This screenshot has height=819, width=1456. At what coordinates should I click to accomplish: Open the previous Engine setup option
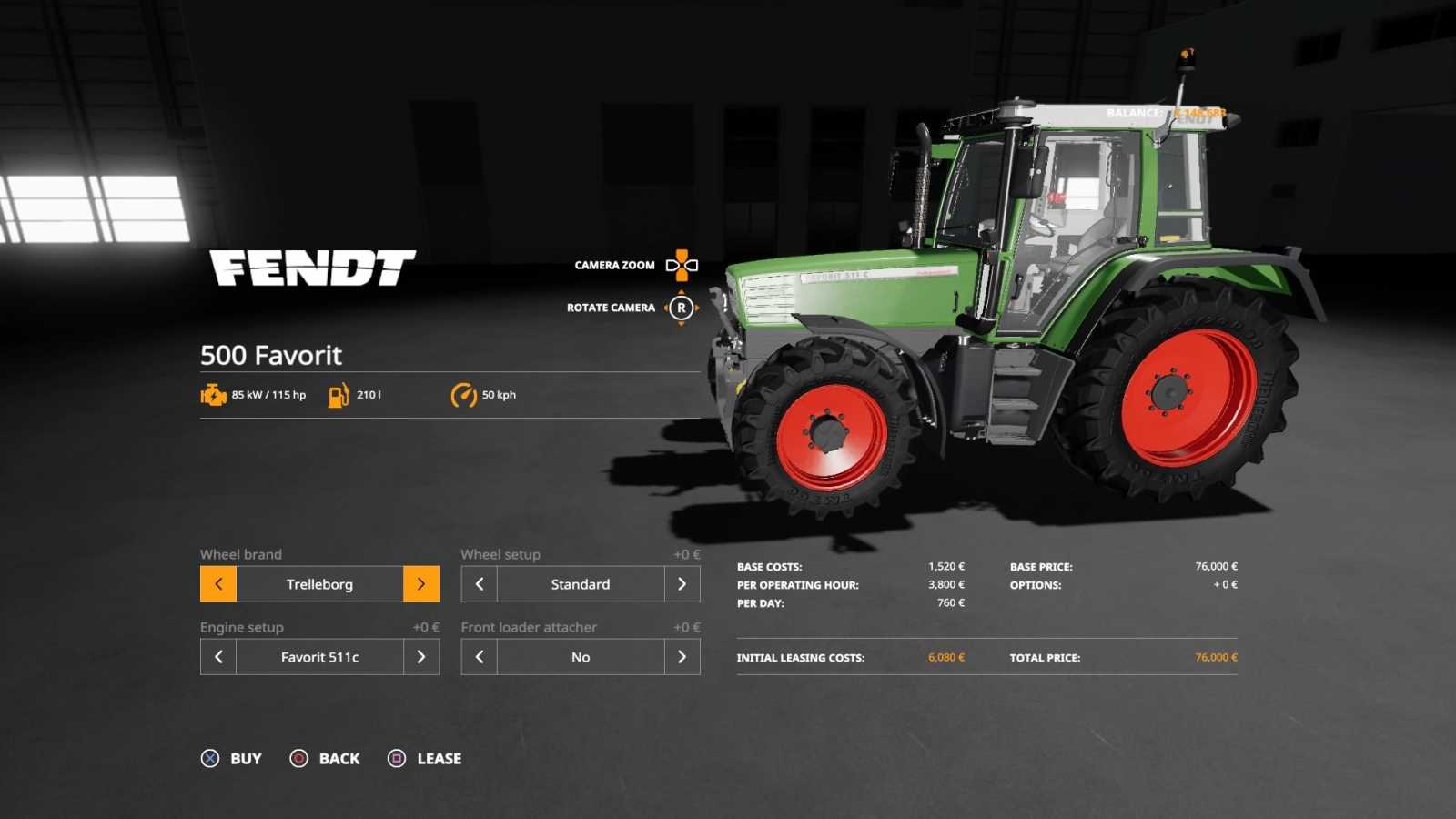(217, 656)
